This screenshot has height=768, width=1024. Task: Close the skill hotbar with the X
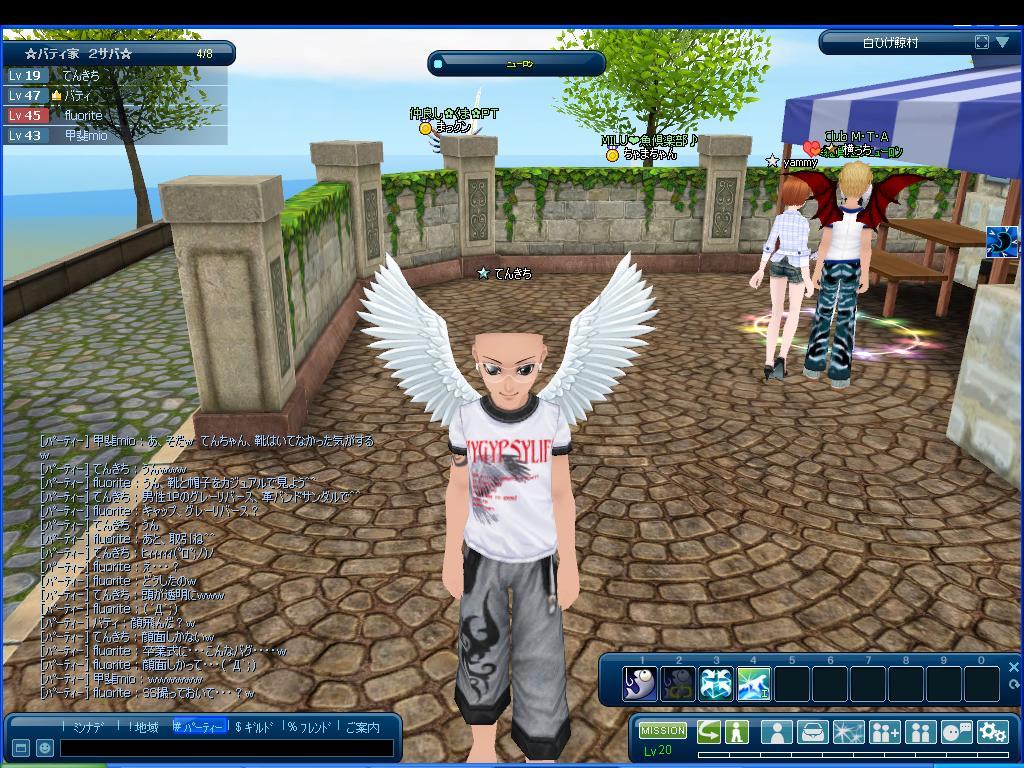pyautogui.click(x=1013, y=667)
